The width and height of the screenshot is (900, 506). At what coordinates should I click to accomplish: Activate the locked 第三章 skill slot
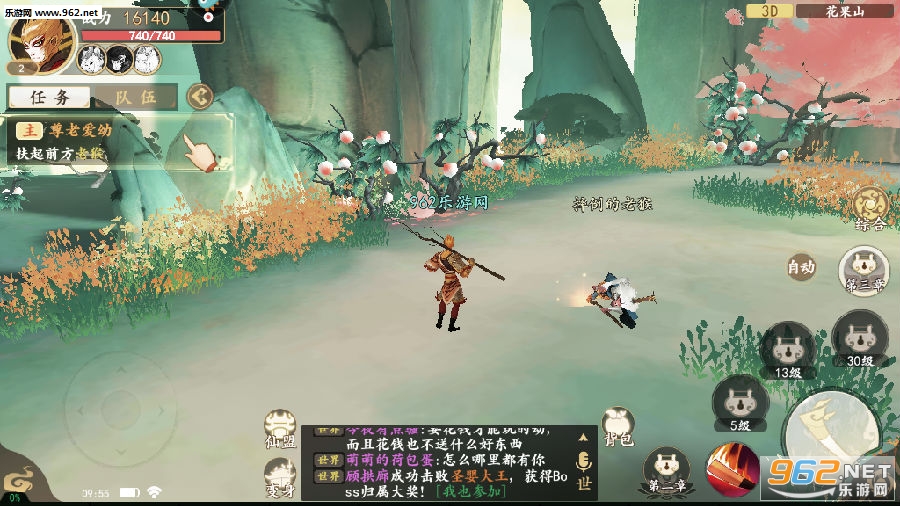(x=862, y=271)
